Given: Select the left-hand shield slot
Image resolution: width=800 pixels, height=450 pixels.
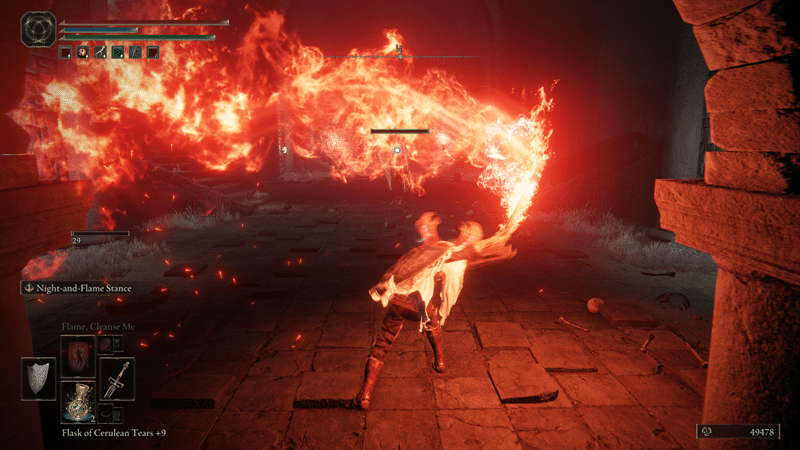Looking at the screenshot, I should click(x=39, y=378).
